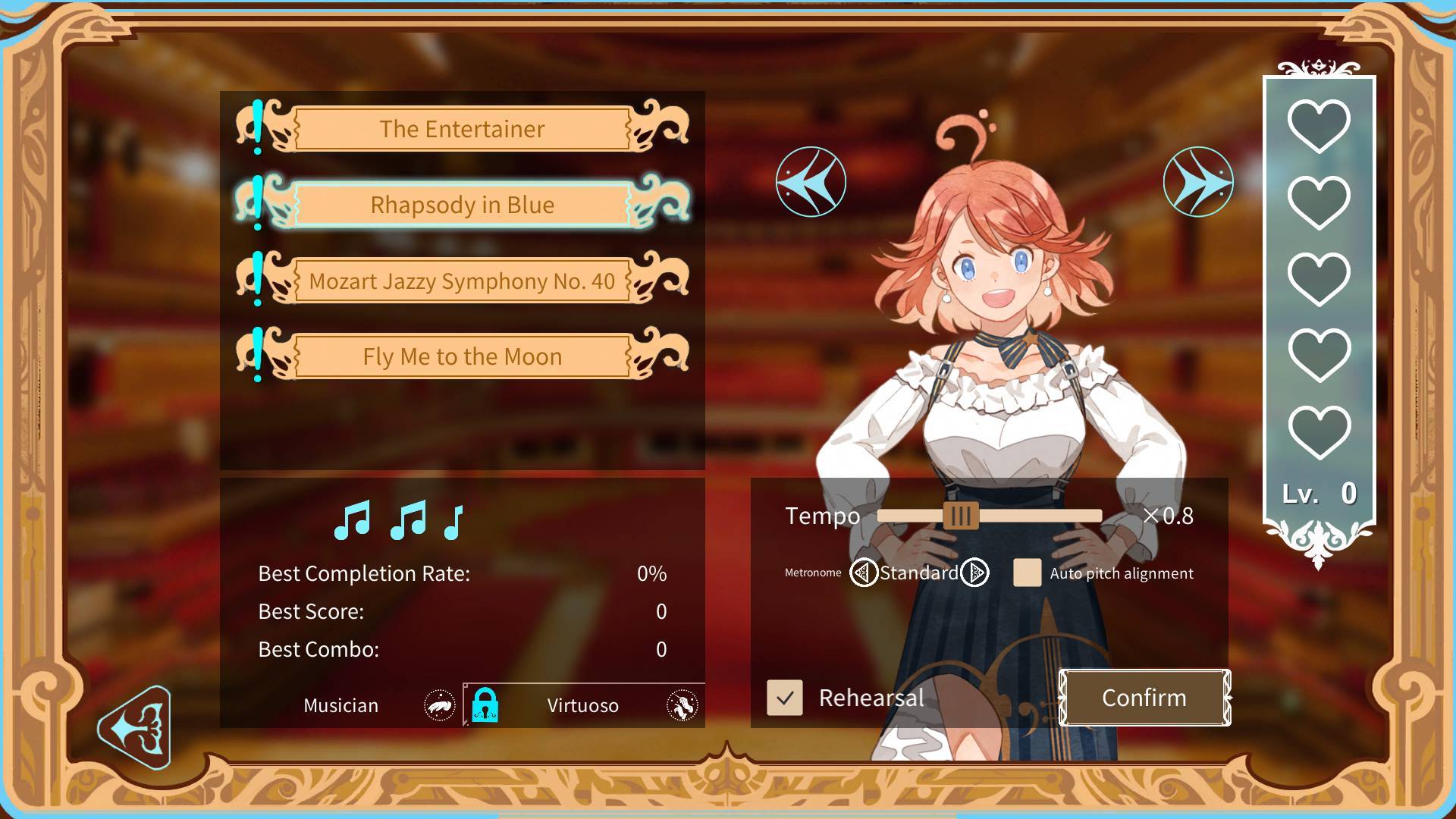The width and height of the screenshot is (1456, 819).
Task: Click the left arrow to switch character
Action: (811, 181)
